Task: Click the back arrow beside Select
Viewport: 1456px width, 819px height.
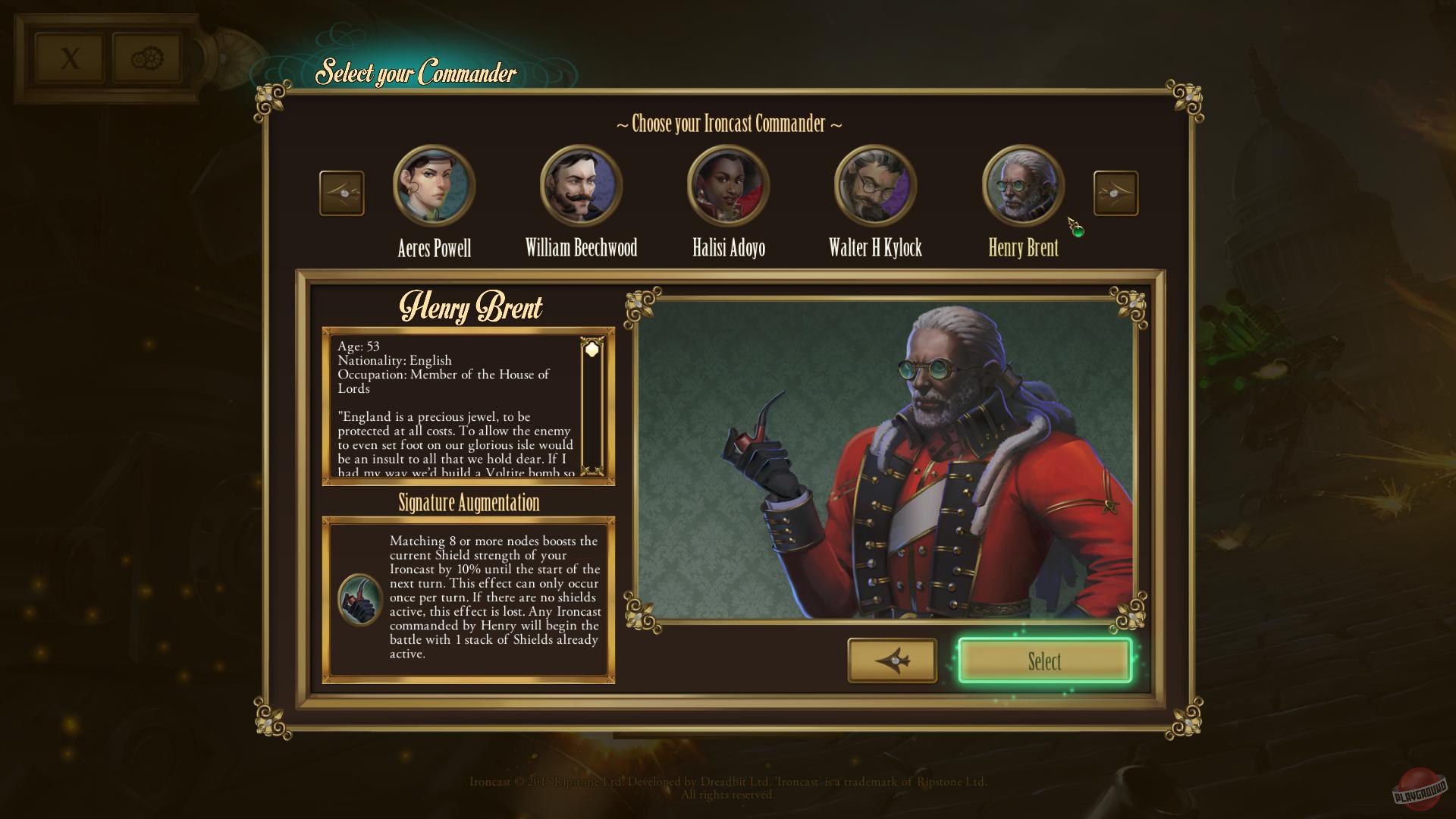Action: (892, 661)
